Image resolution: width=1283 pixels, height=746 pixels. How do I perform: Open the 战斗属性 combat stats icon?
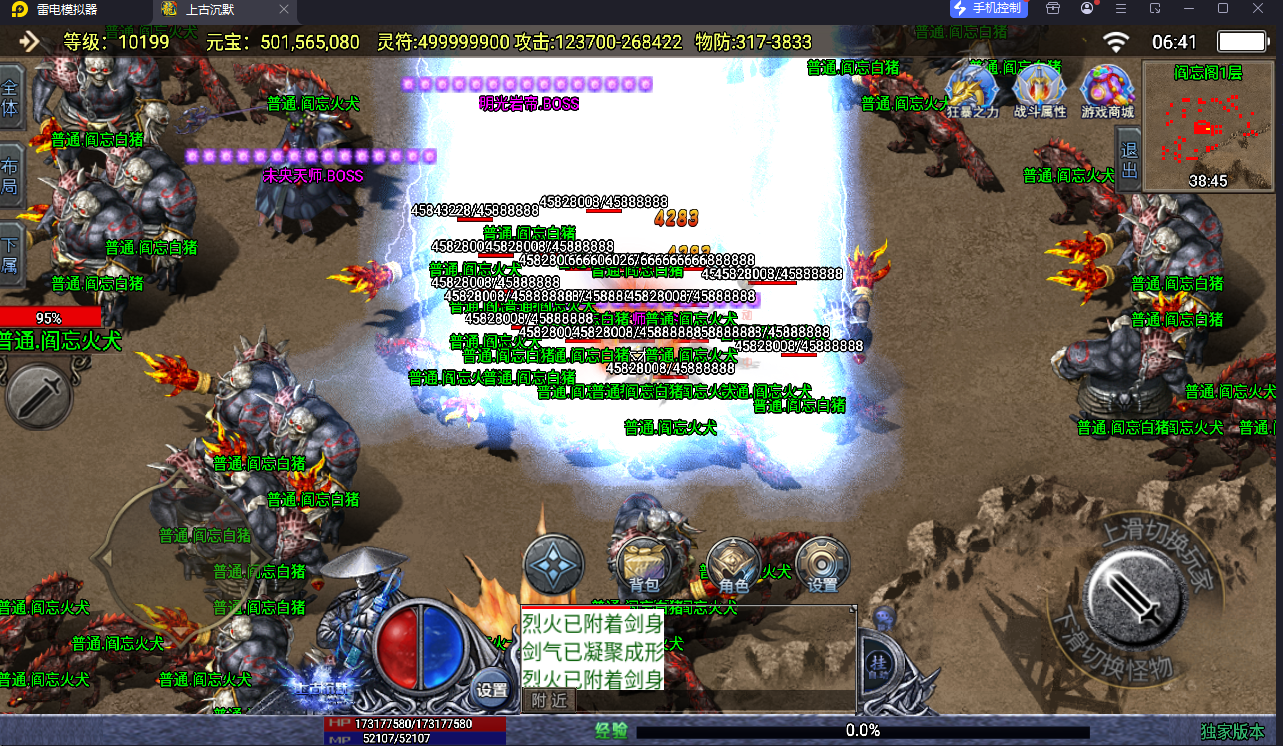tap(1040, 92)
